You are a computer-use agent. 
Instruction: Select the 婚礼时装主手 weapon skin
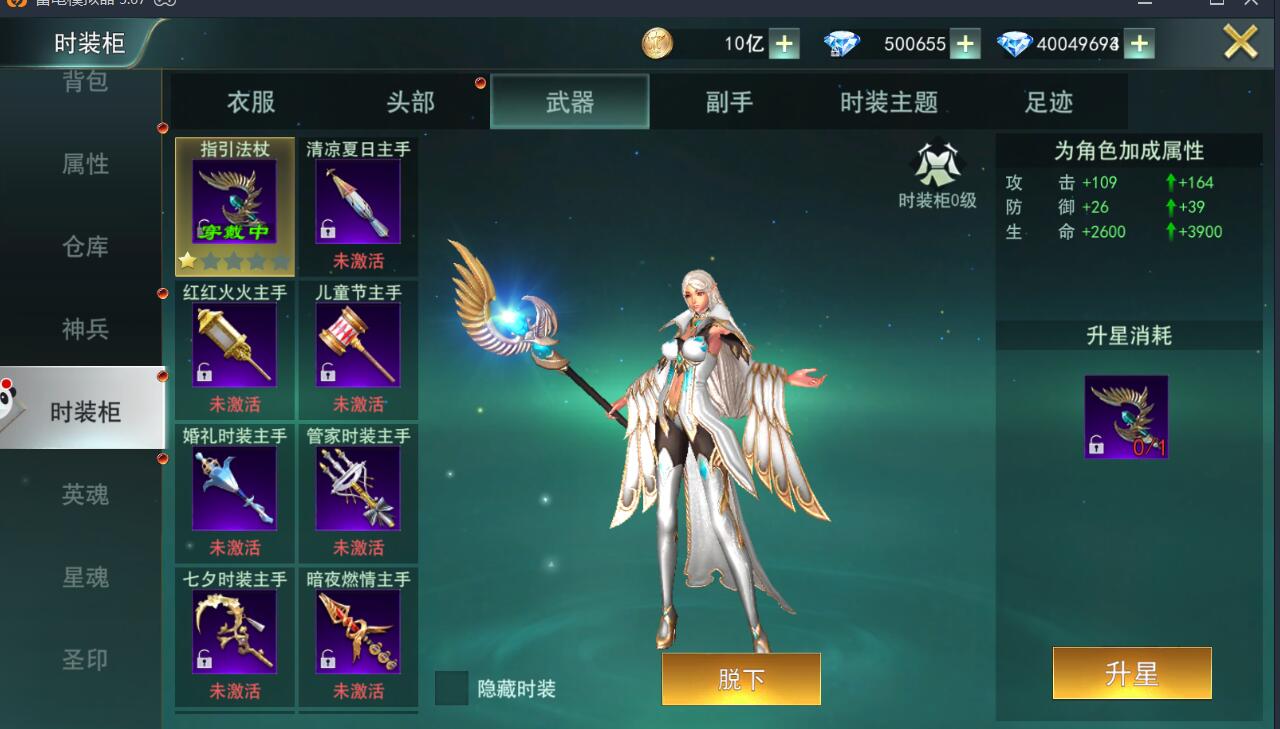pos(235,489)
